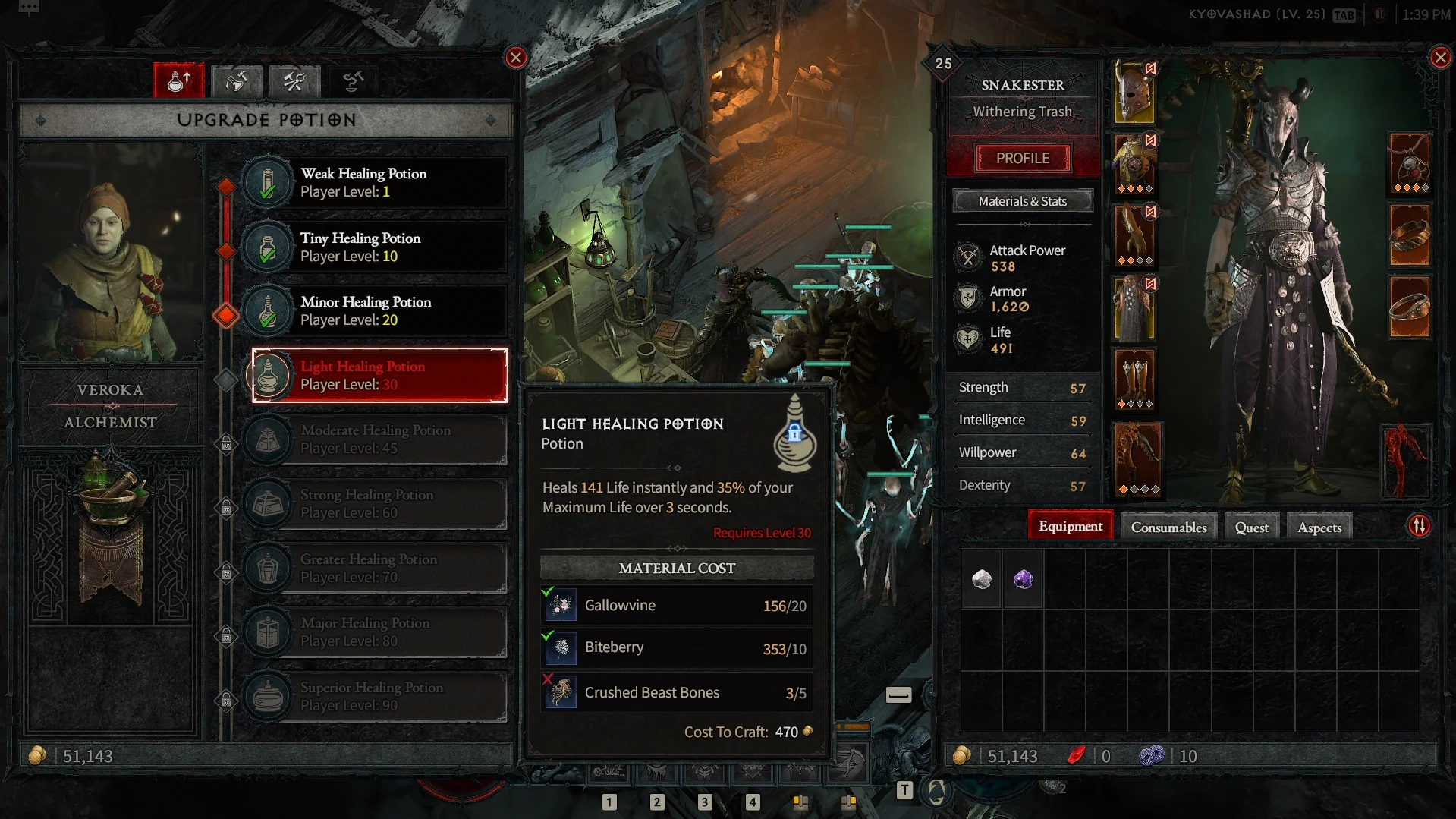Switch to the Consumables tab

pyautogui.click(x=1168, y=528)
